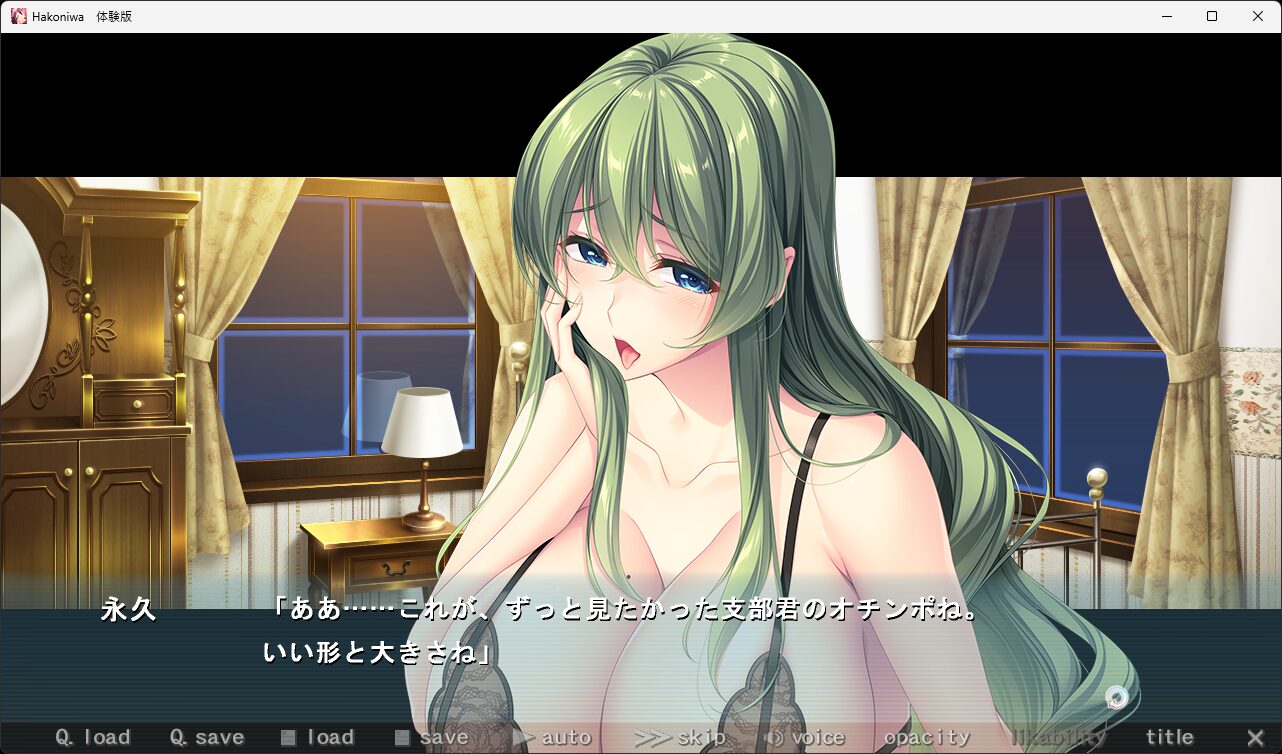Close the Hakoniwa window

1258,16
